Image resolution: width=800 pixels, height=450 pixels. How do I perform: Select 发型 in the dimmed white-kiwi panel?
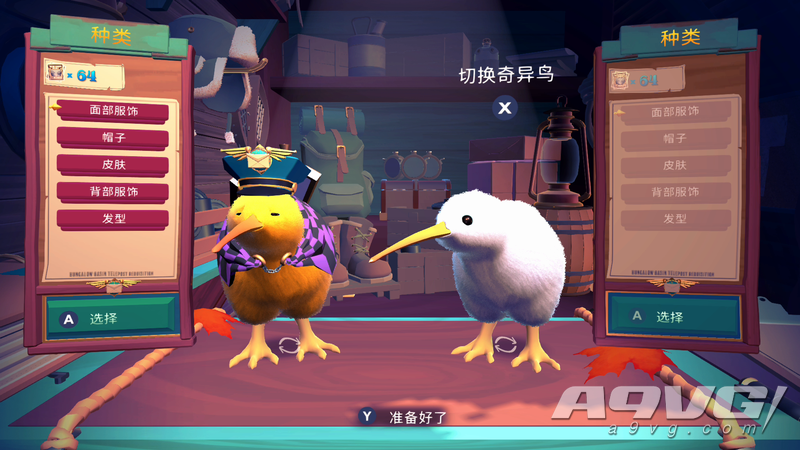(675, 218)
